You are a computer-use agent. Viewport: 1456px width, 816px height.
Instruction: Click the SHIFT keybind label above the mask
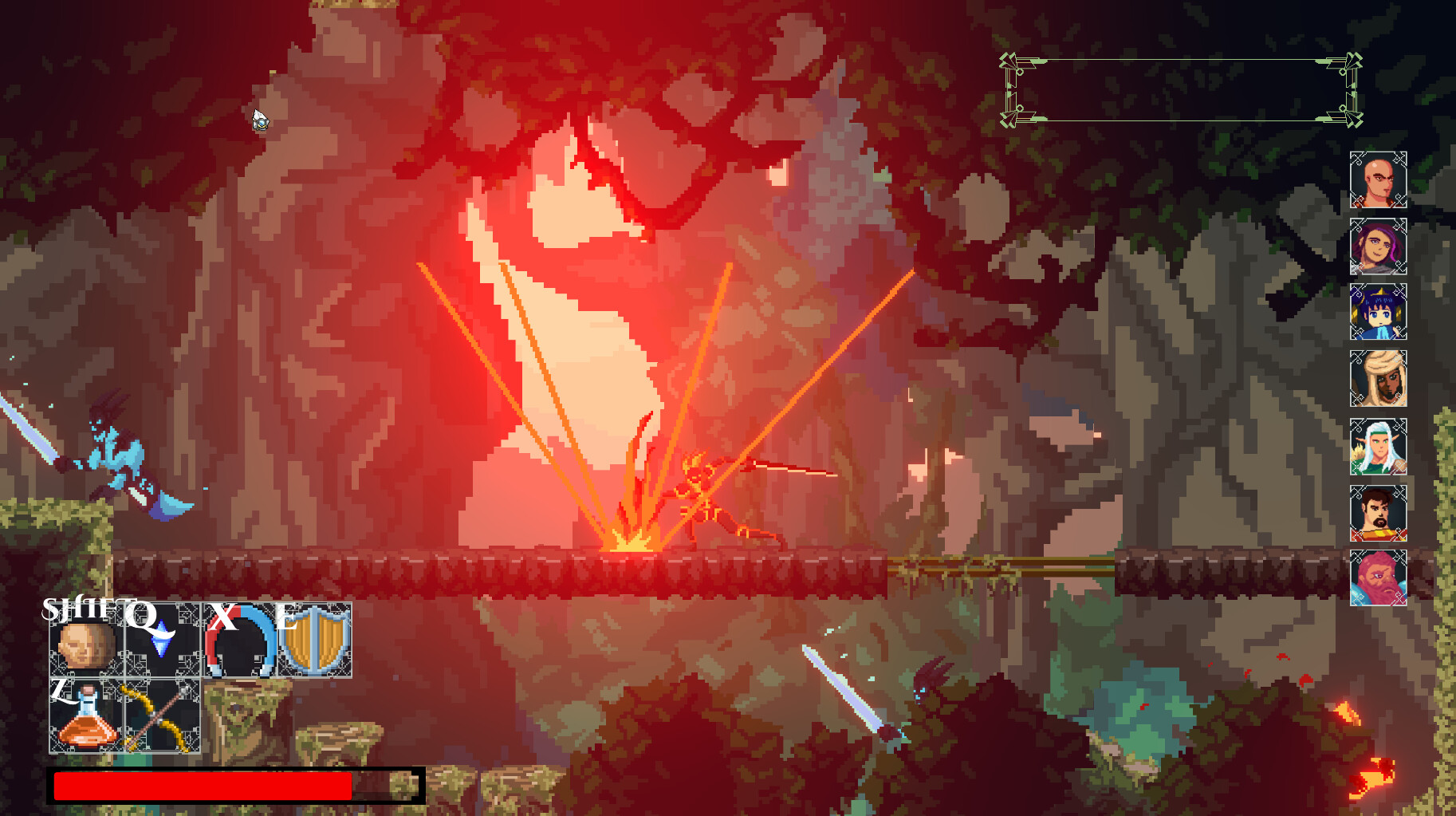coord(77,612)
